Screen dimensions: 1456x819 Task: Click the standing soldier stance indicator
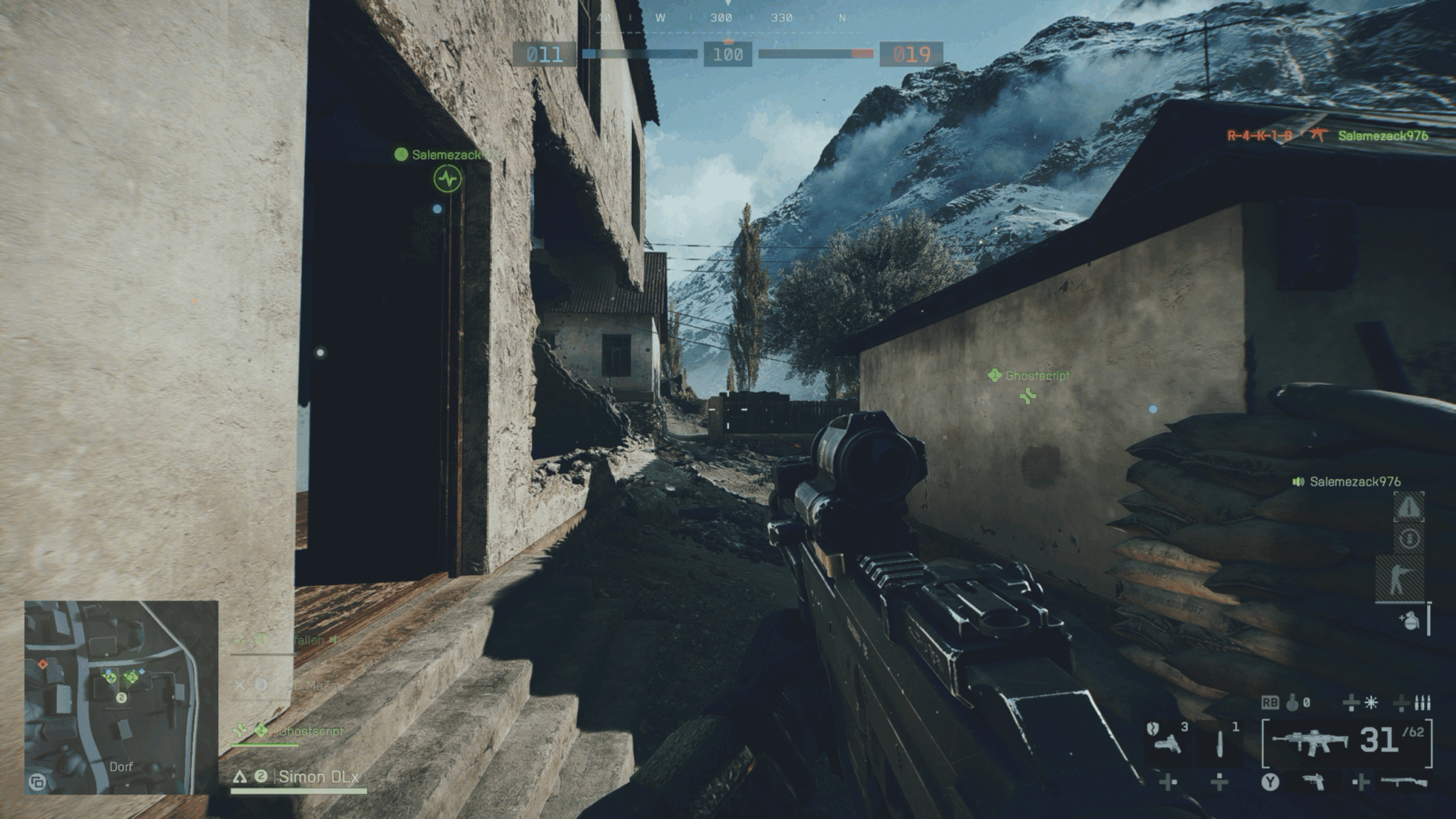[x=1399, y=578]
